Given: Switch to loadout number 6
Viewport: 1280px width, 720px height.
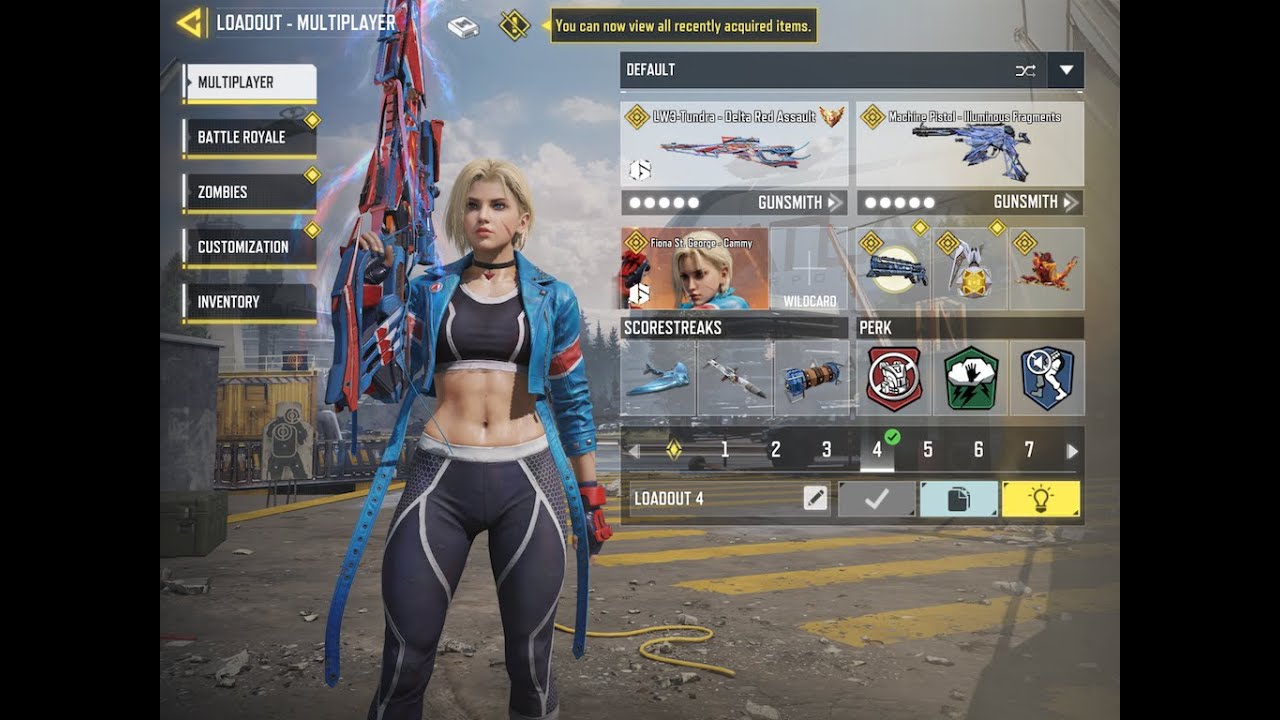Looking at the screenshot, I should (x=978, y=451).
